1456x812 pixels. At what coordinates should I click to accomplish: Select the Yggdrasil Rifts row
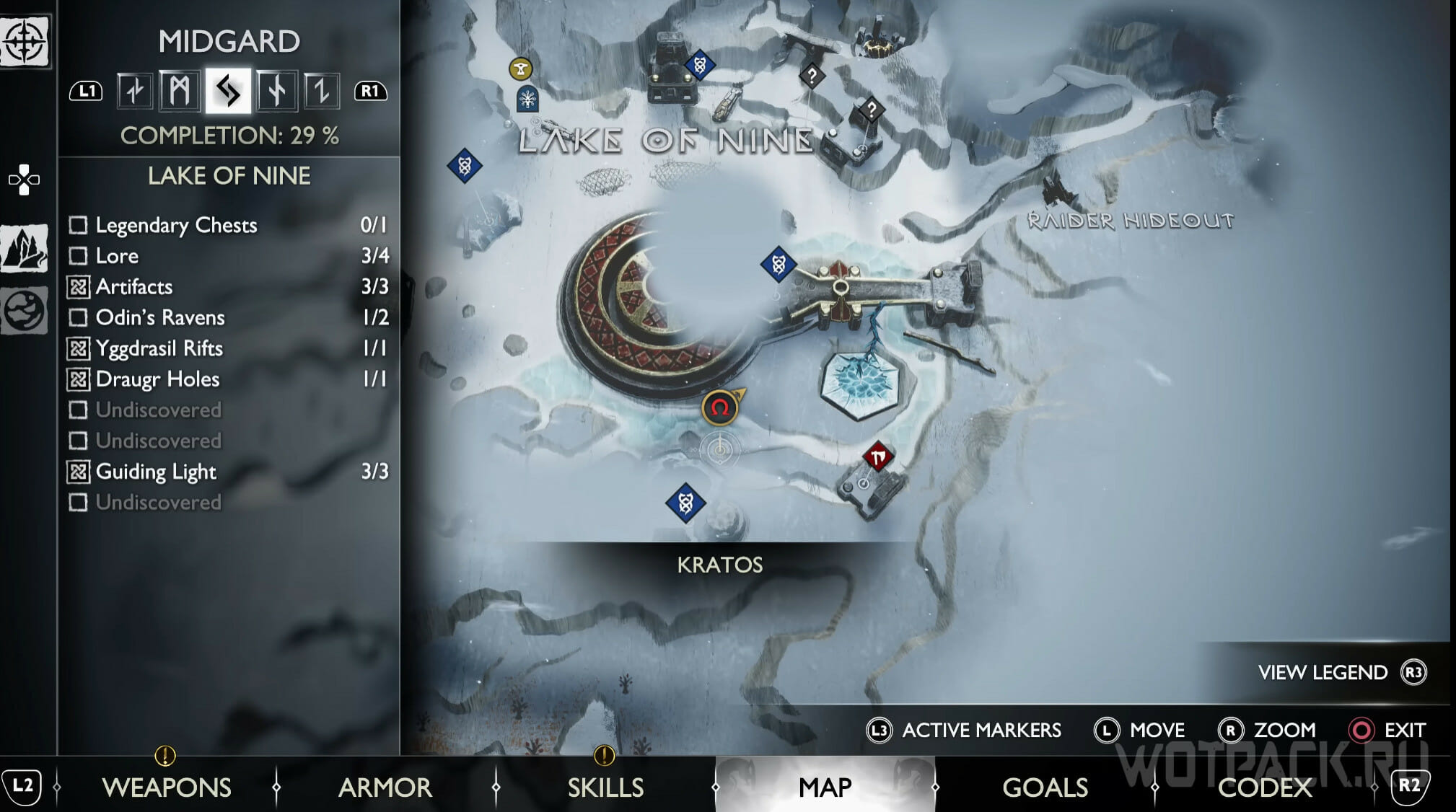pos(228,348)
